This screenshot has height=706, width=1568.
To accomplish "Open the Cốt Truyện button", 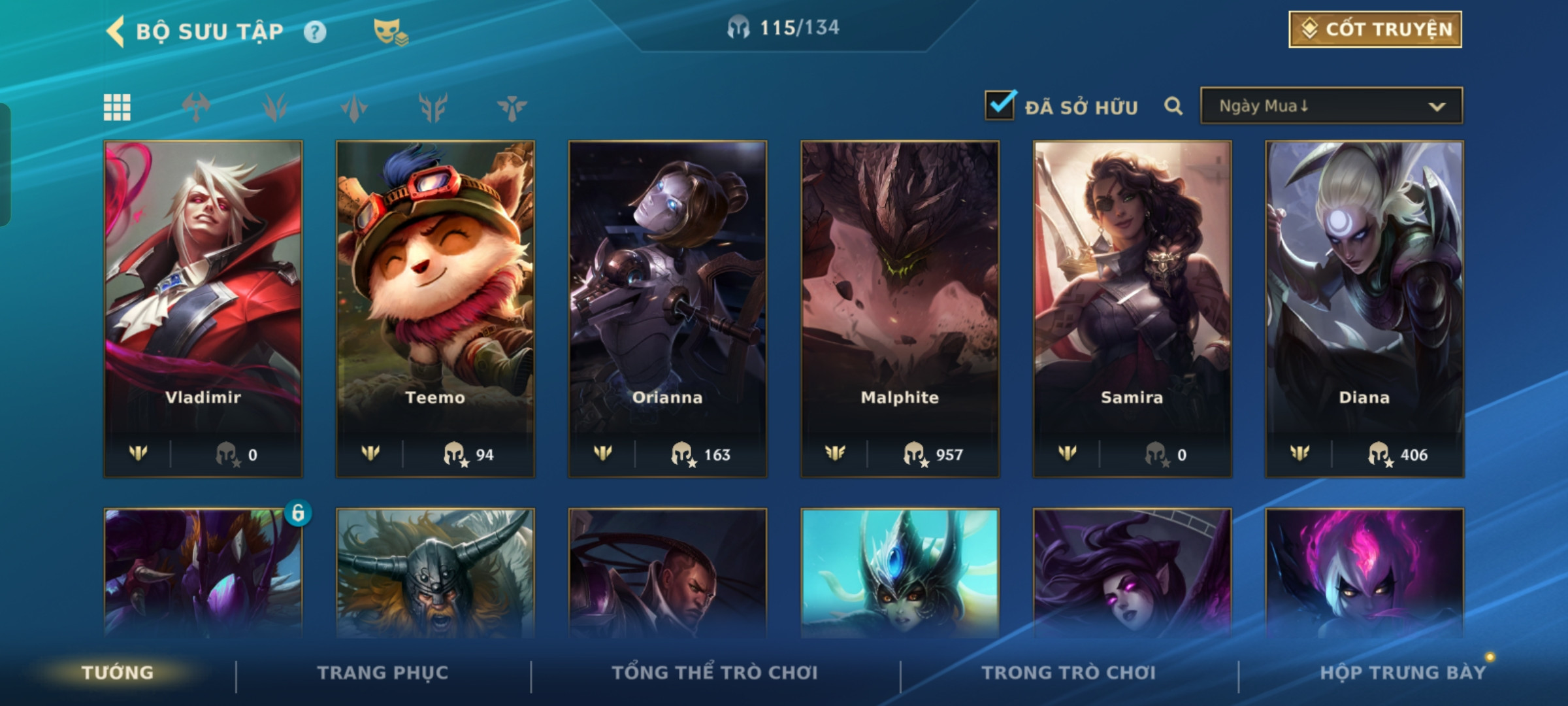I will [x=1375, y=29].
